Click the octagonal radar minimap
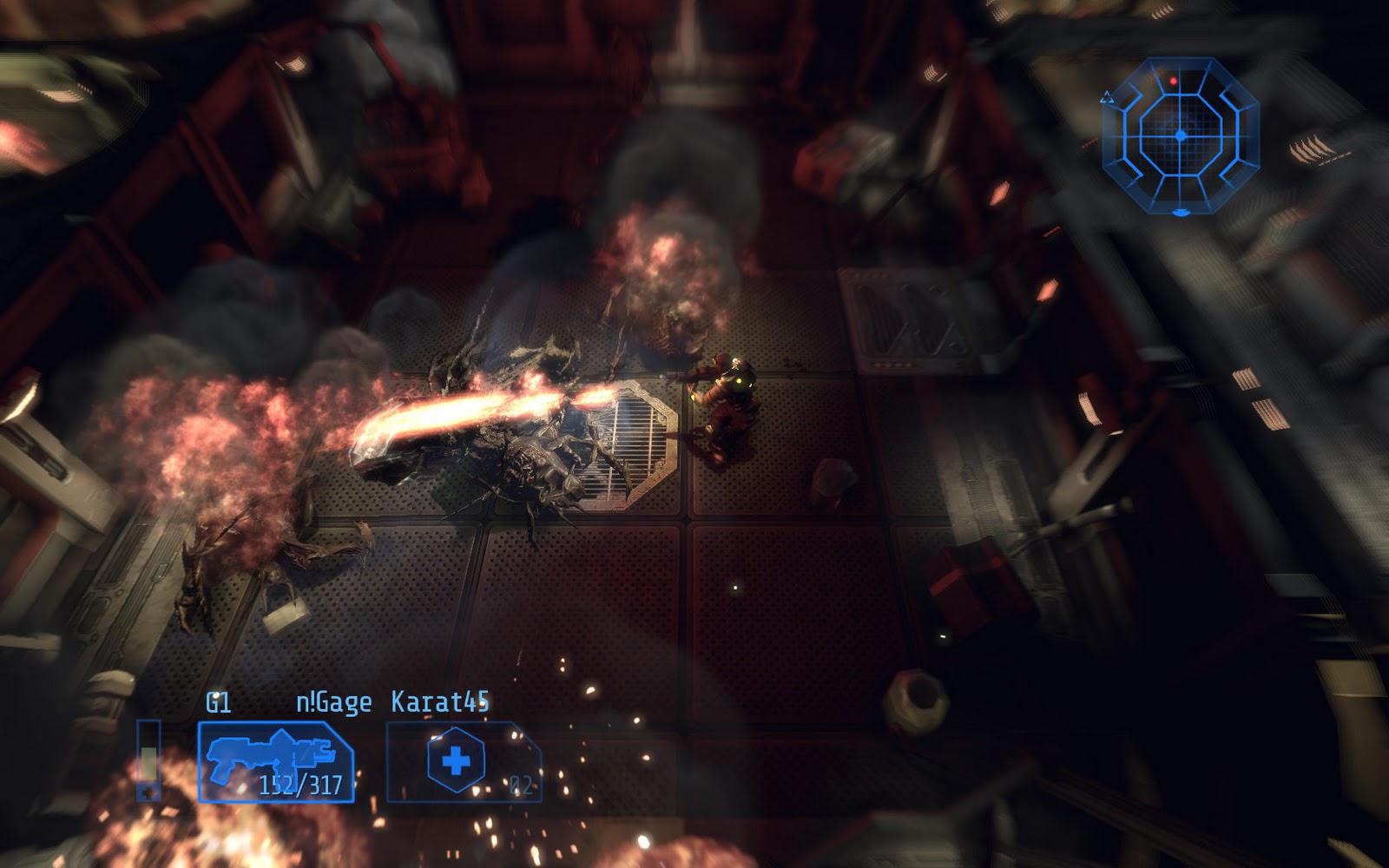Viewport: 1389px width, 868px height. pyautogui.click(x=1180, y=135)
